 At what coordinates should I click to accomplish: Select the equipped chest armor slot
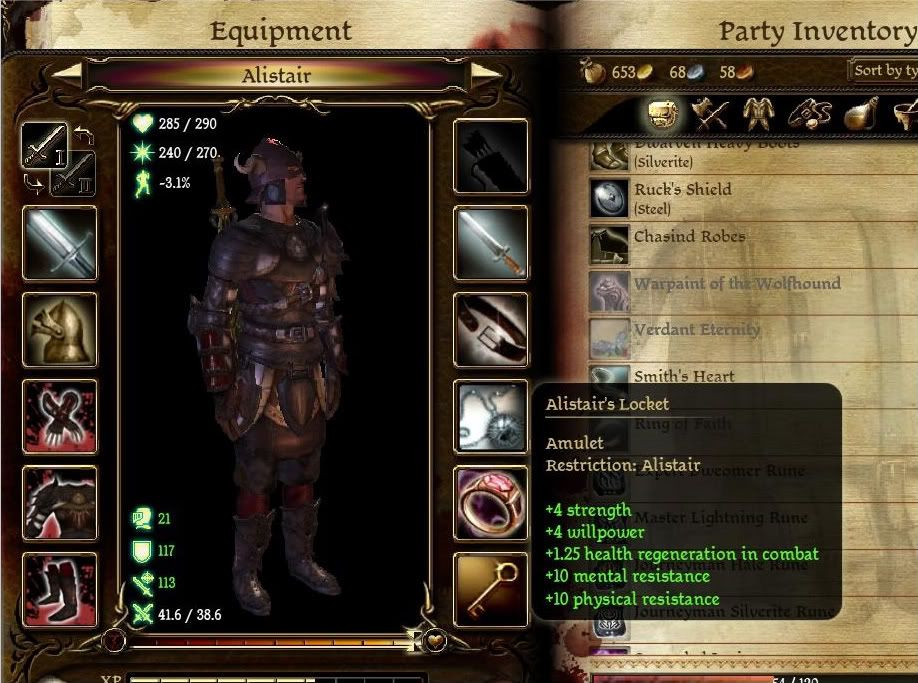click(60, 502)
